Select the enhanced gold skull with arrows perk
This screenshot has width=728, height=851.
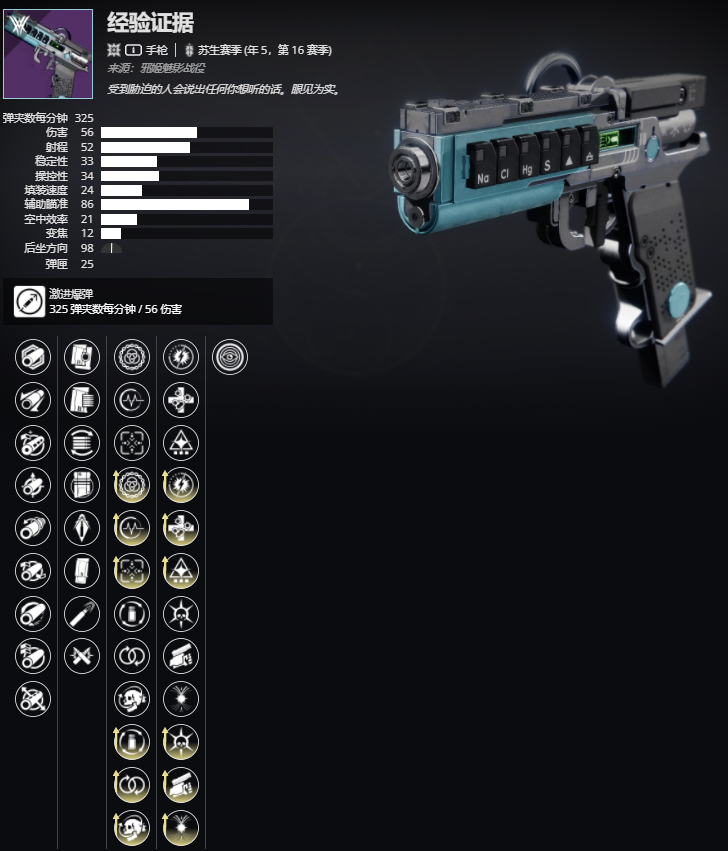[x=132, y=827]
